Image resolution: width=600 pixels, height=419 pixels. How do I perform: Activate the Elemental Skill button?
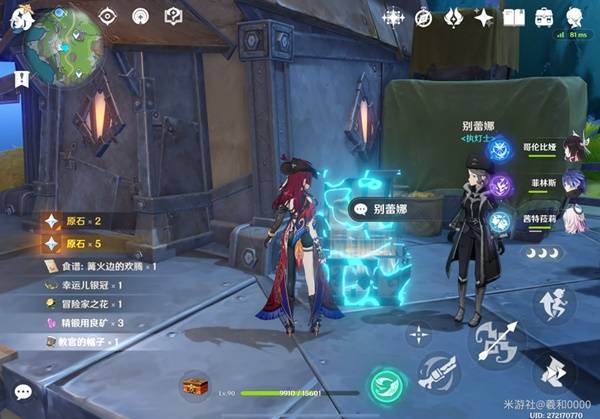[437, 372]
